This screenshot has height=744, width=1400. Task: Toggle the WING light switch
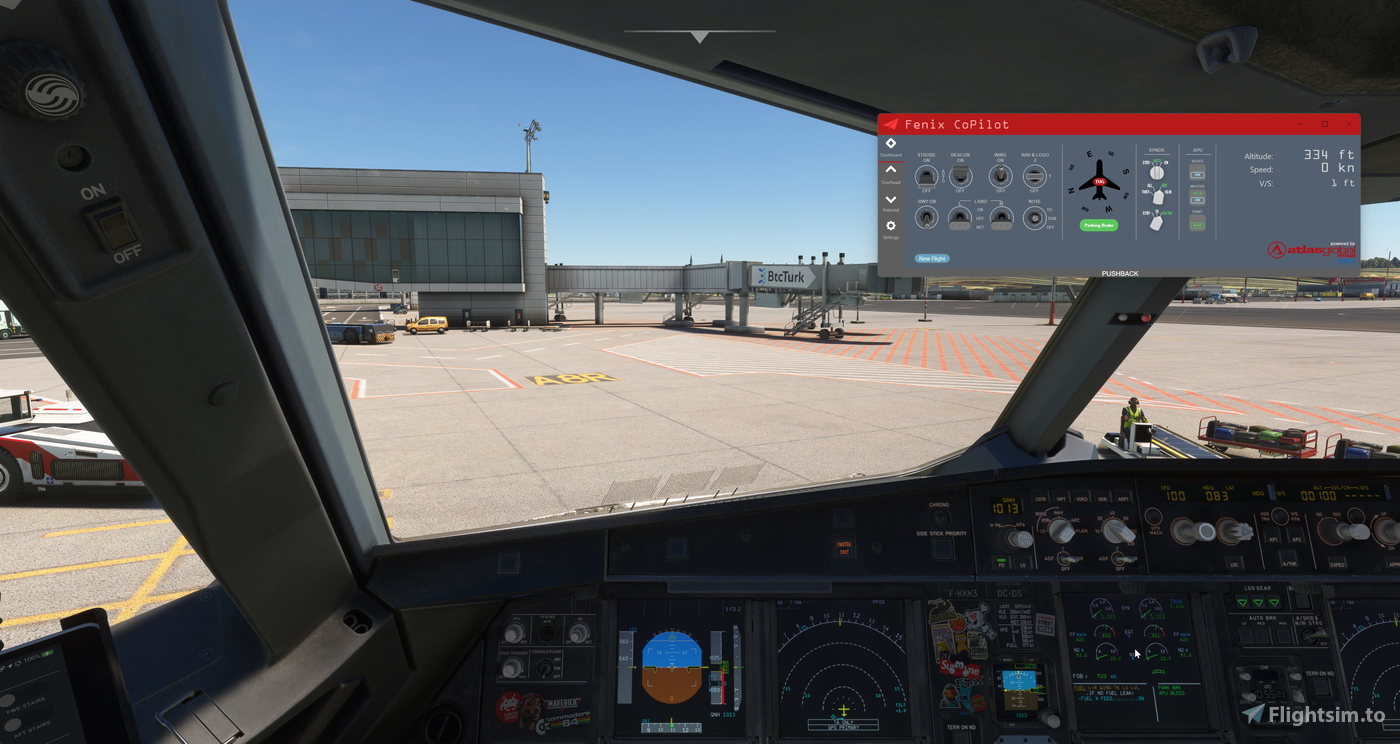(1000, 176)
